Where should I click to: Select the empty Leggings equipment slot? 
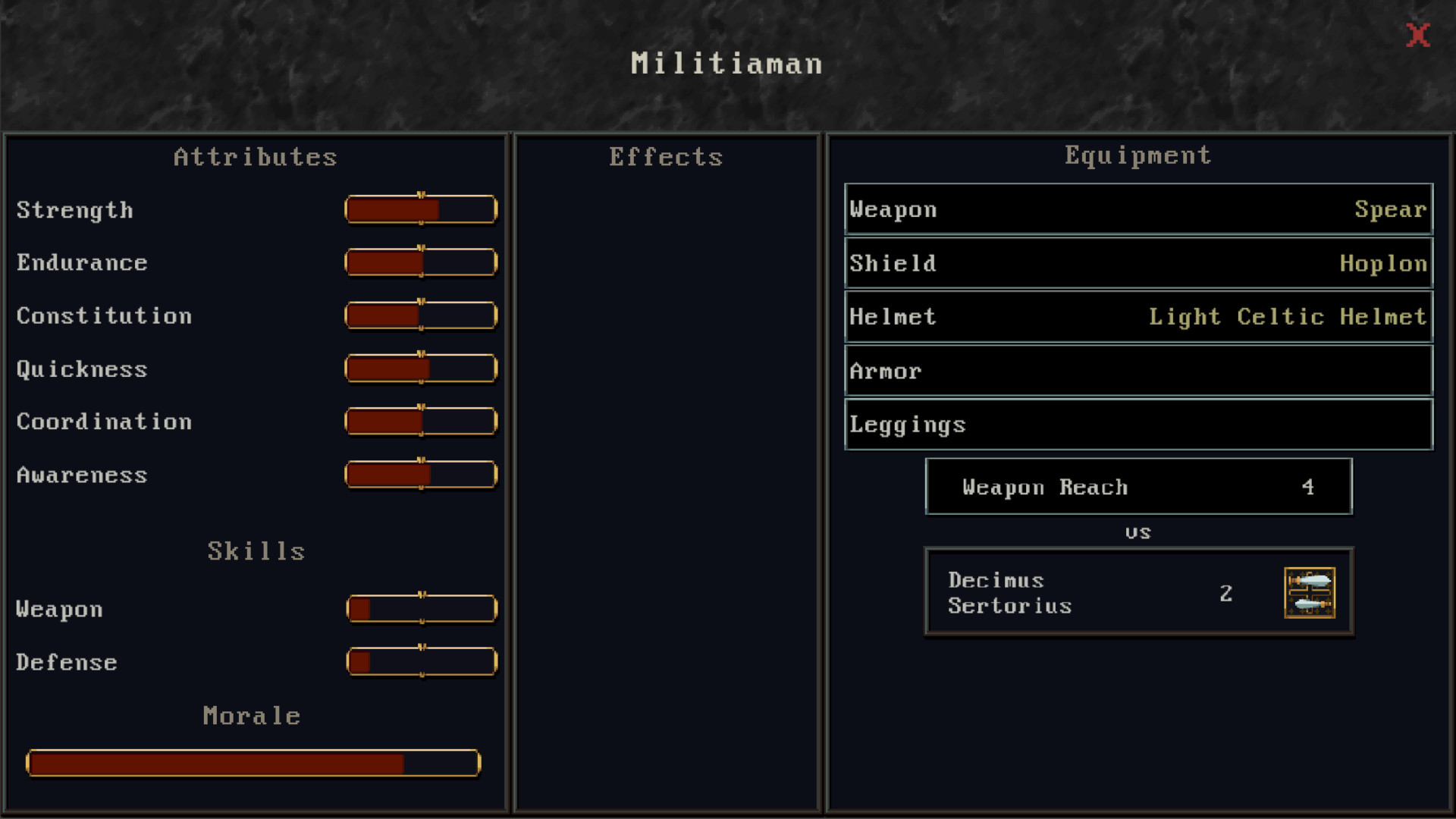click(x=1137, y=424)
